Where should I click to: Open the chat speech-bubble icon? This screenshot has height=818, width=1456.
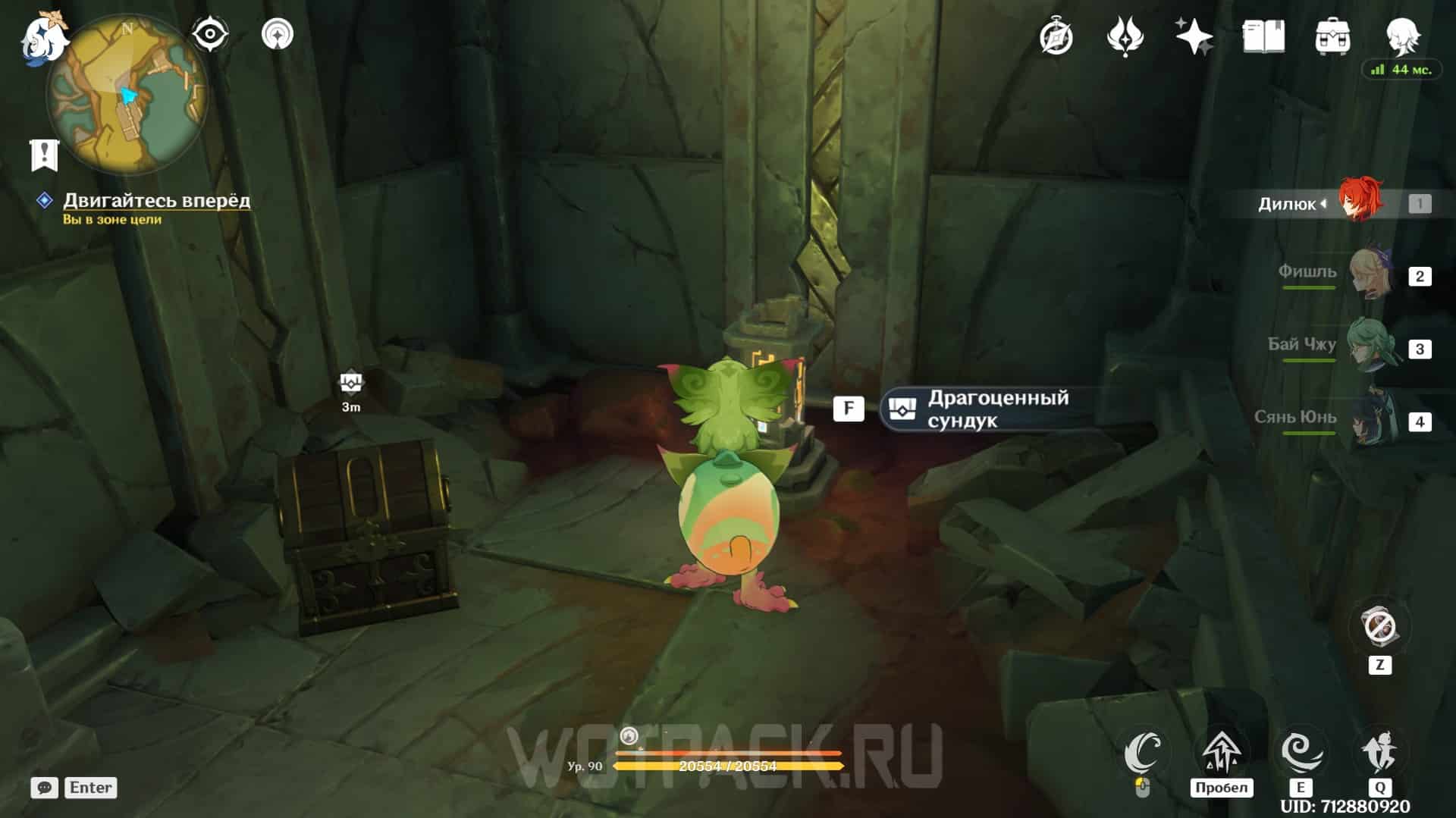pos(44,788)
